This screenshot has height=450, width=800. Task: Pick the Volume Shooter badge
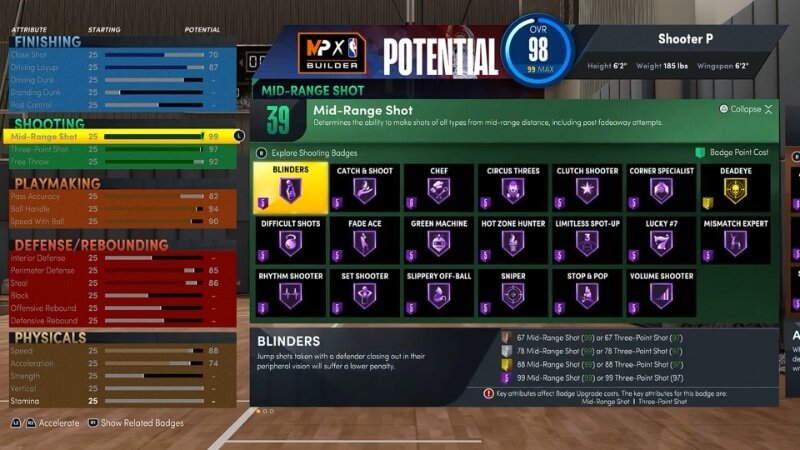[x=661, y=292]
